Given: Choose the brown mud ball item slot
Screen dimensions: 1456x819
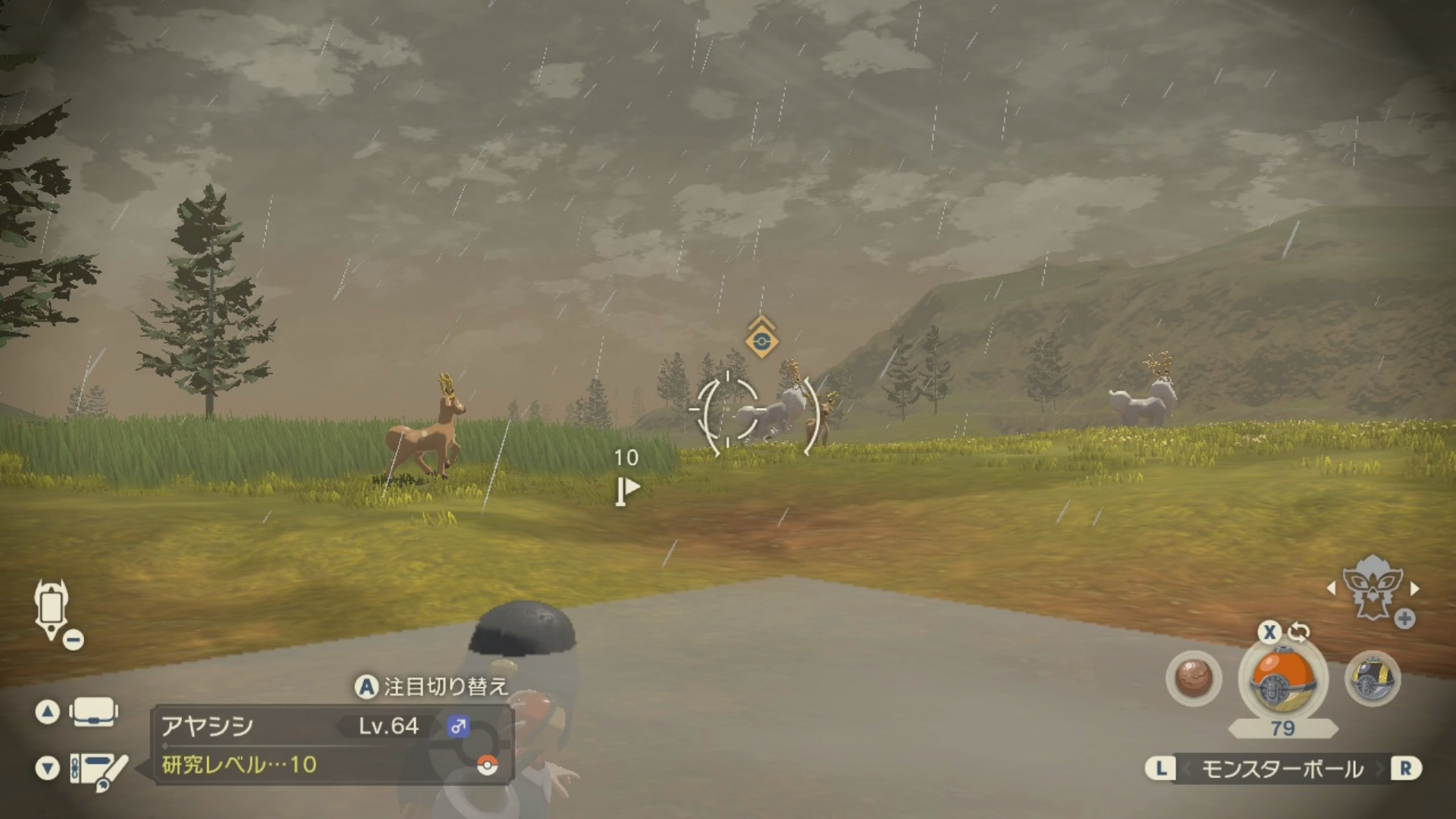Looking at the screenshot, I should pyautogui.click(x=1194, y=678).
